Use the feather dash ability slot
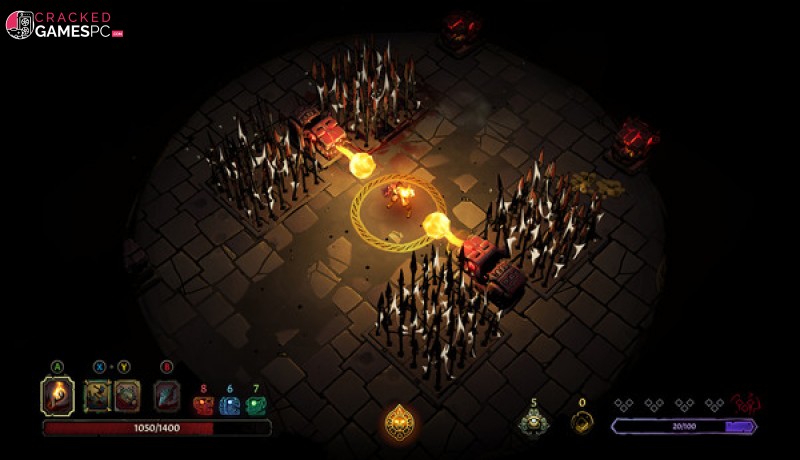 pos(167,396)
